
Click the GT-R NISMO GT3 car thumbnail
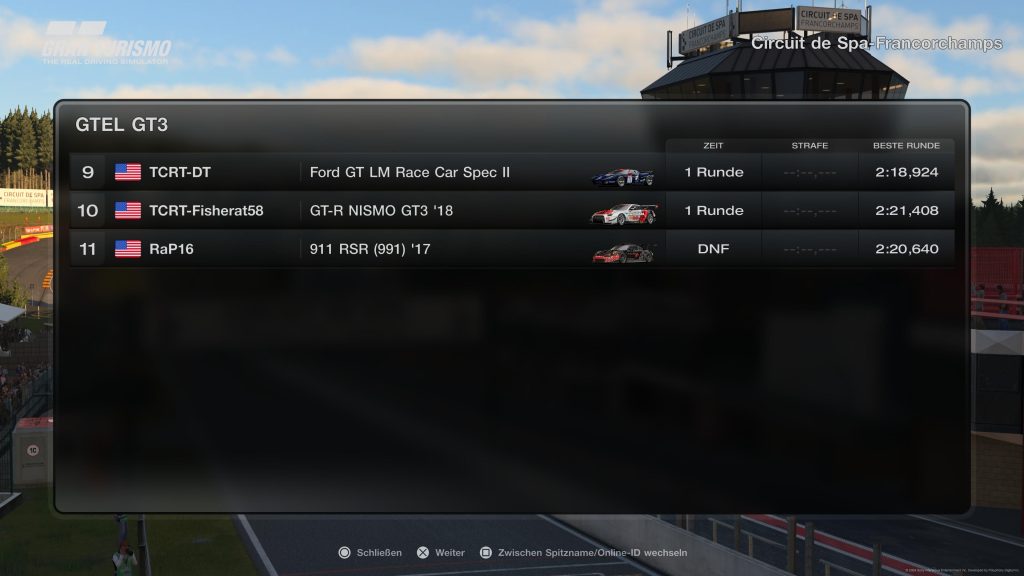click(624, 213)
